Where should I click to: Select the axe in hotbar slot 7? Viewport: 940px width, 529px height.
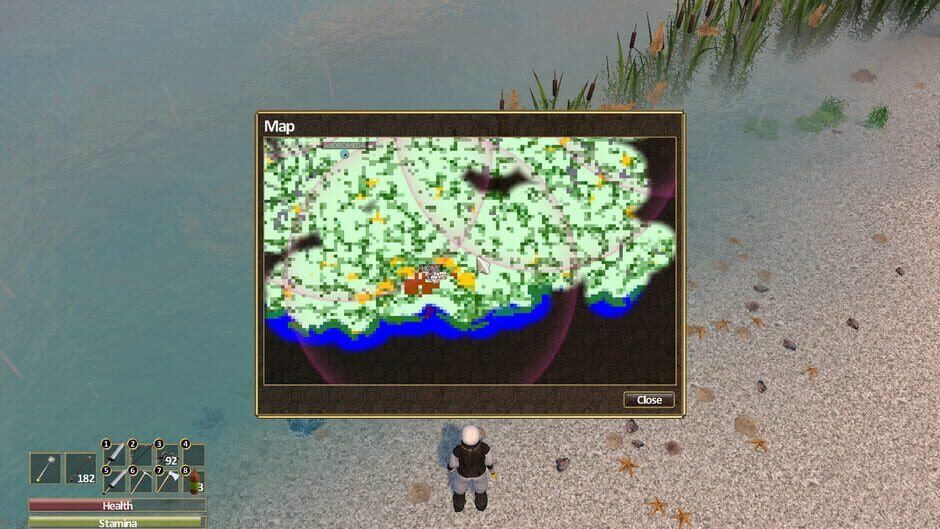pos(168,481)
